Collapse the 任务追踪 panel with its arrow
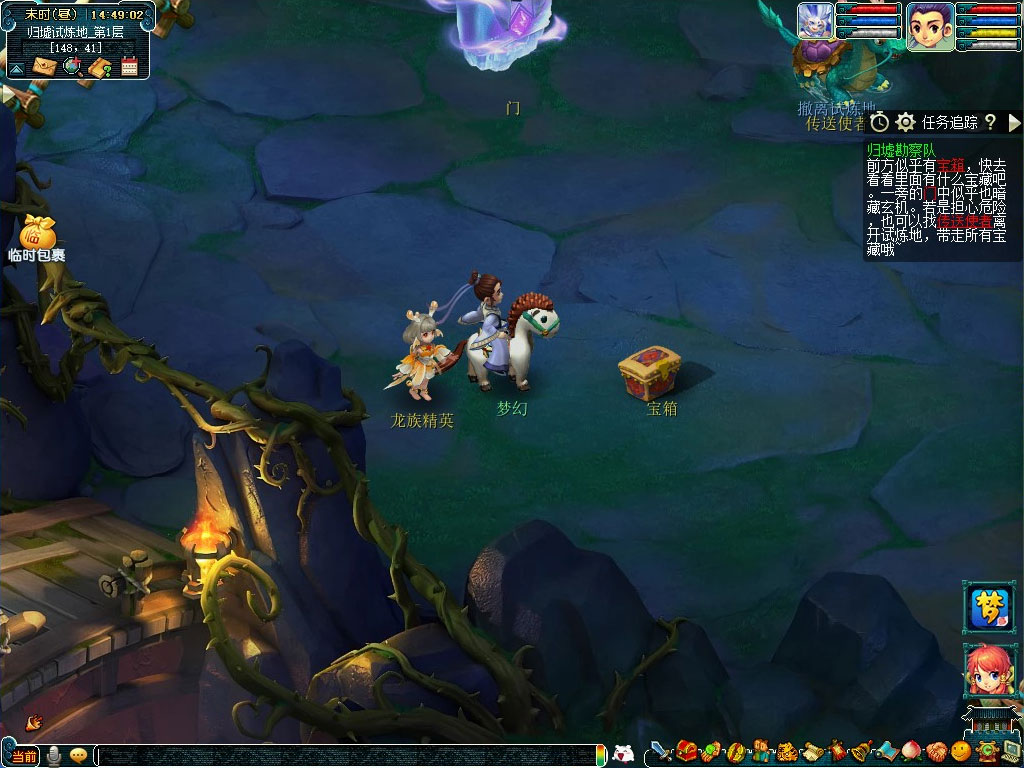The width and height of the screenshot is (1024, 768). point(1014,122)
